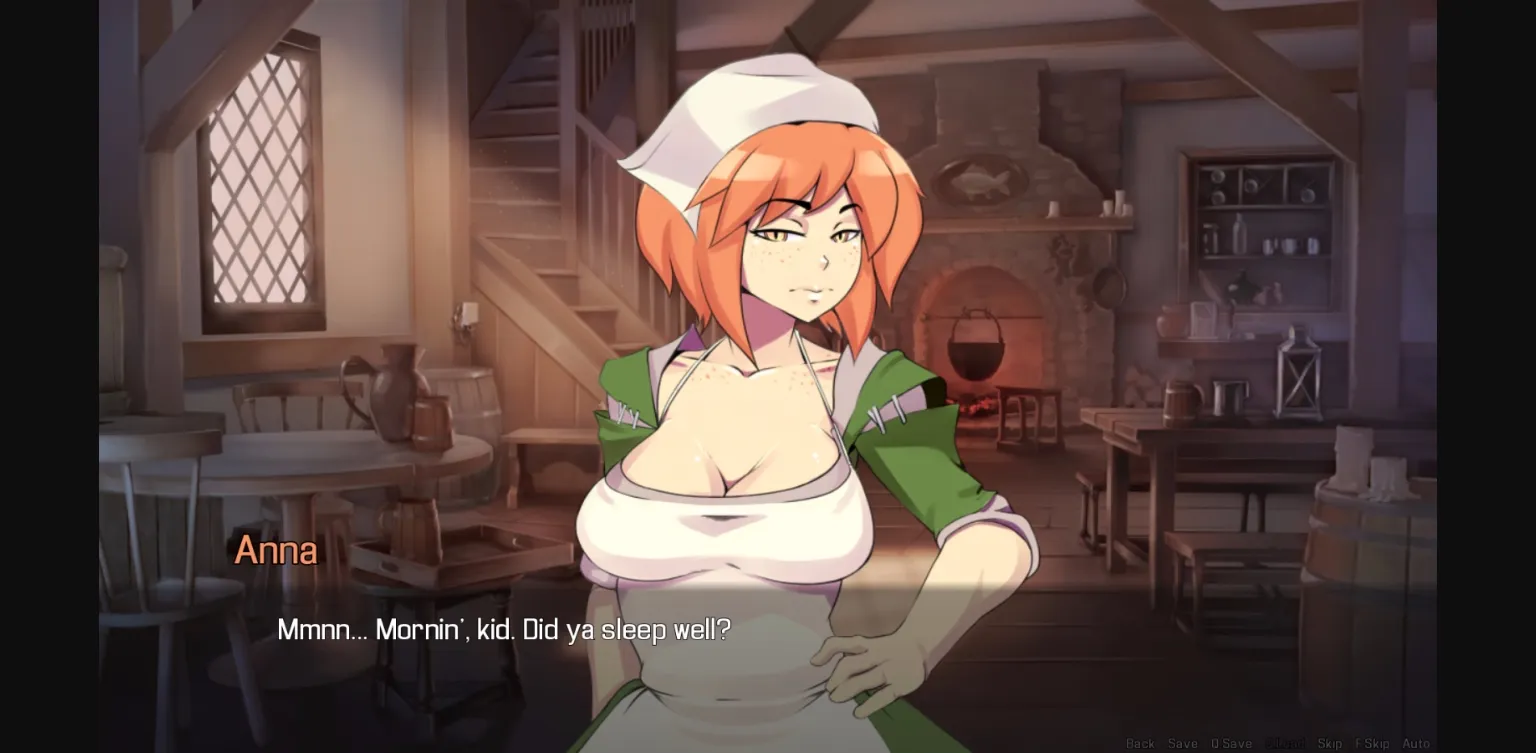The image size is (1536, 753).
Task: Click the dialogue text to advance
Action: click(504, 630)
